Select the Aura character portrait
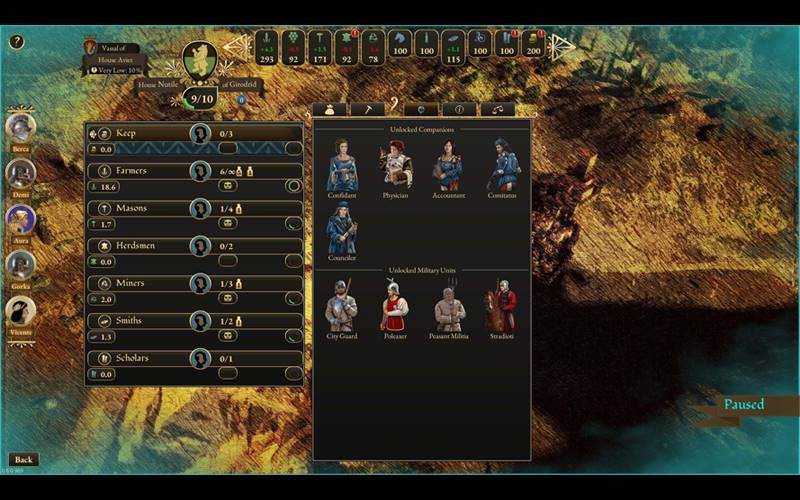 point(21,220)
